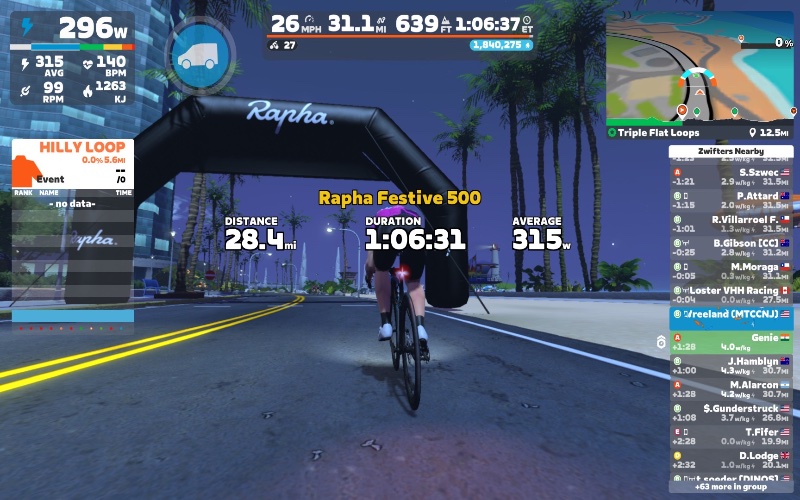Select the highlighted Genie rider row

pyautogui.click(x=731, y=342)
